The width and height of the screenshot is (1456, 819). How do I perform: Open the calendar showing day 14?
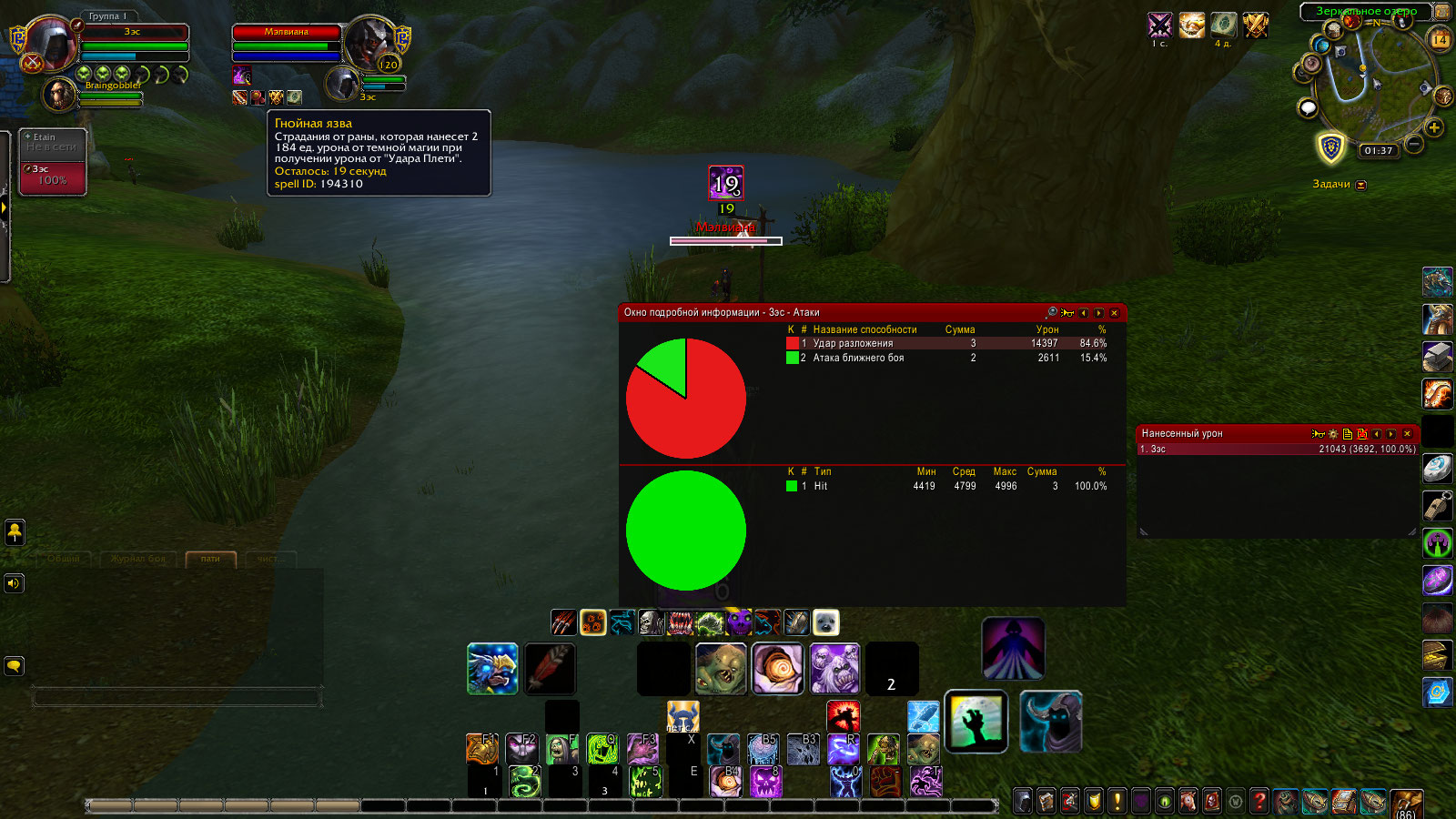tap(1440, 39)
